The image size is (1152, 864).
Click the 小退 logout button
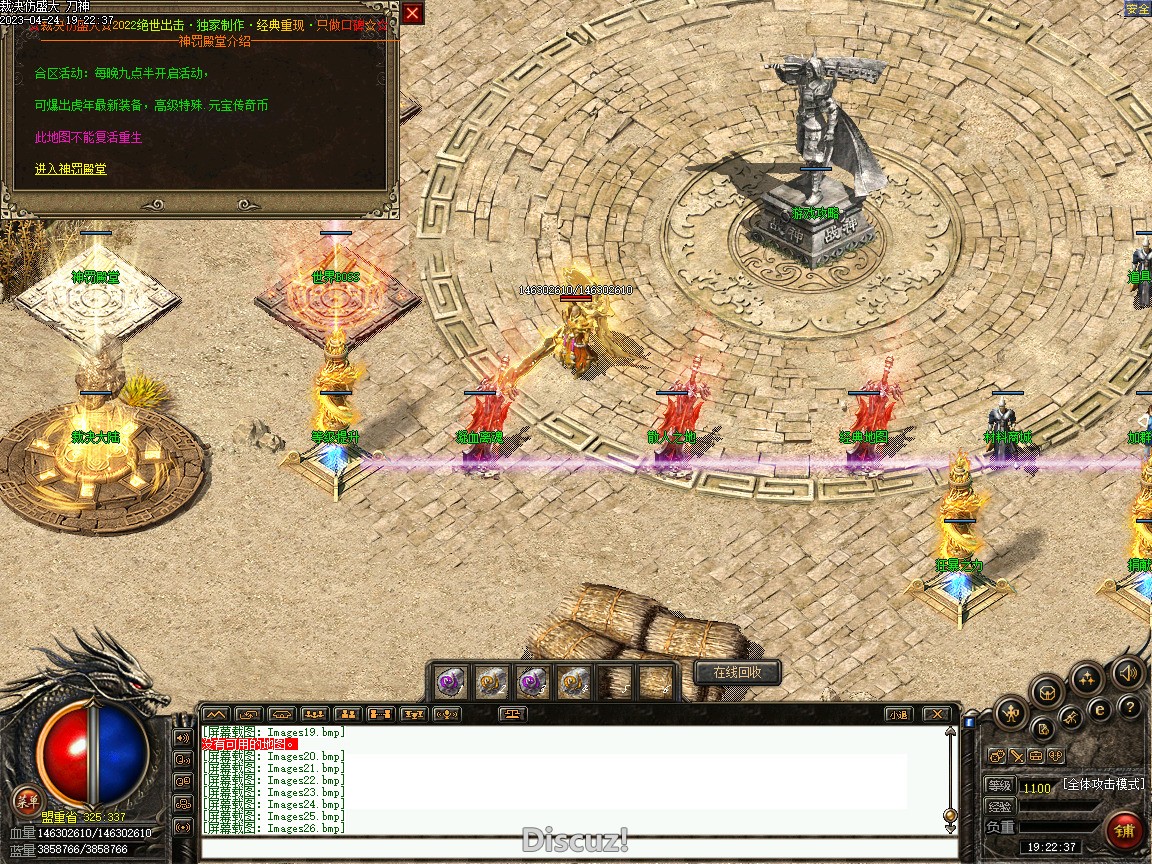point(897,714)
